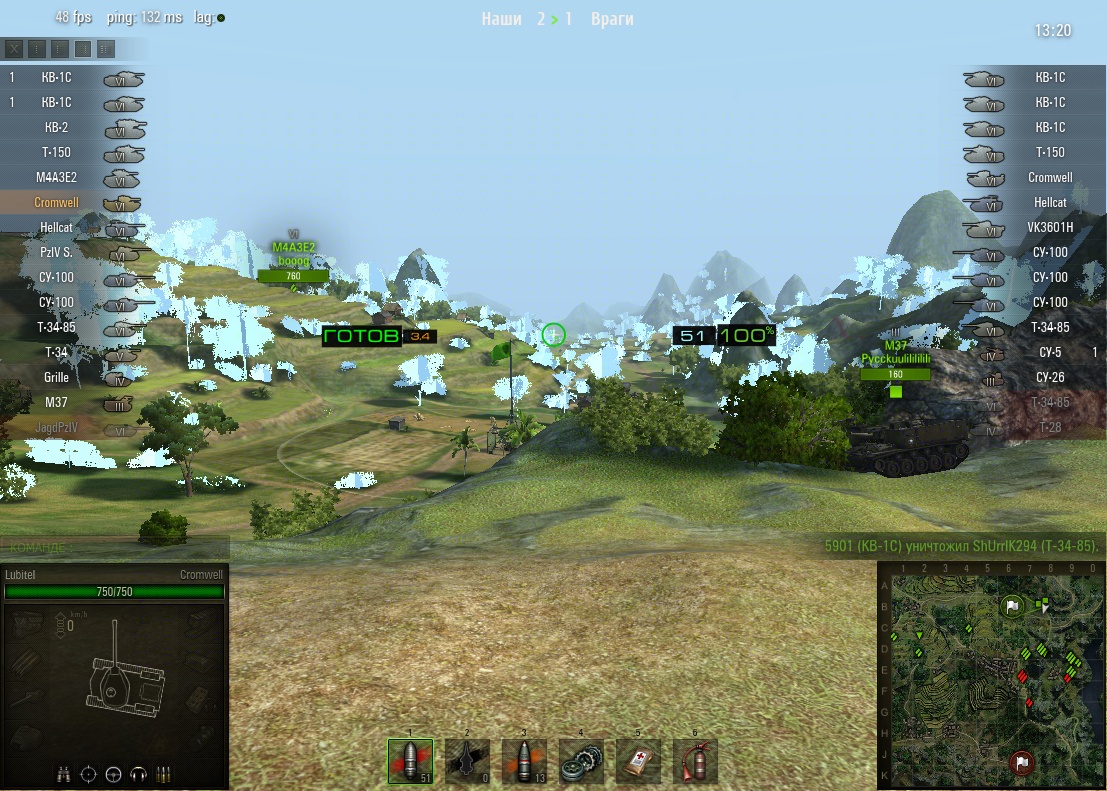
Task: Click the commander binoculars crew icon
Action: click(63, 774)
